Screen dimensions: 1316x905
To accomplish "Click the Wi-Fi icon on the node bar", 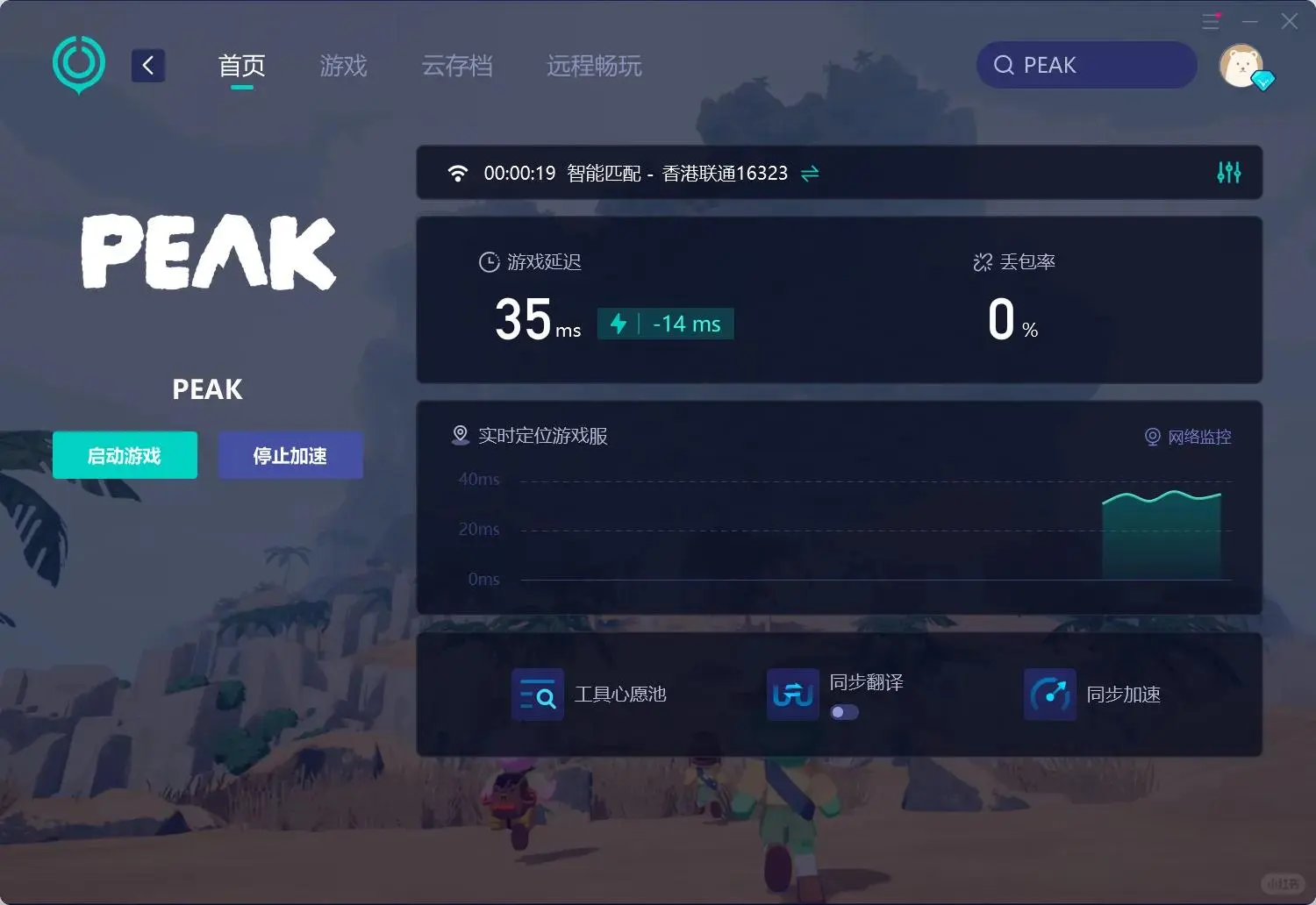I will (x=457, y=173).
